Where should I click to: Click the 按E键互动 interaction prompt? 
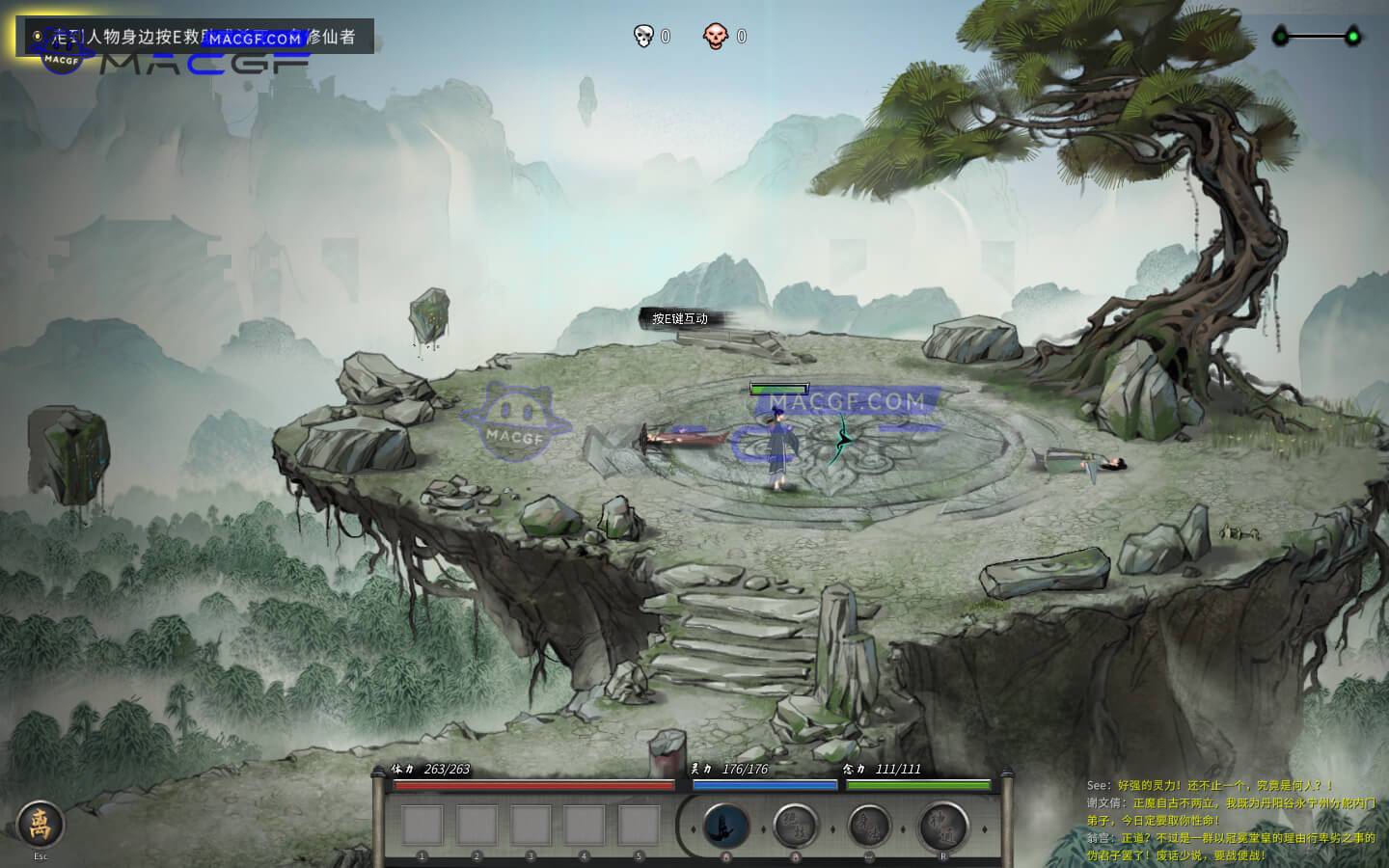[x=680, y=318]
